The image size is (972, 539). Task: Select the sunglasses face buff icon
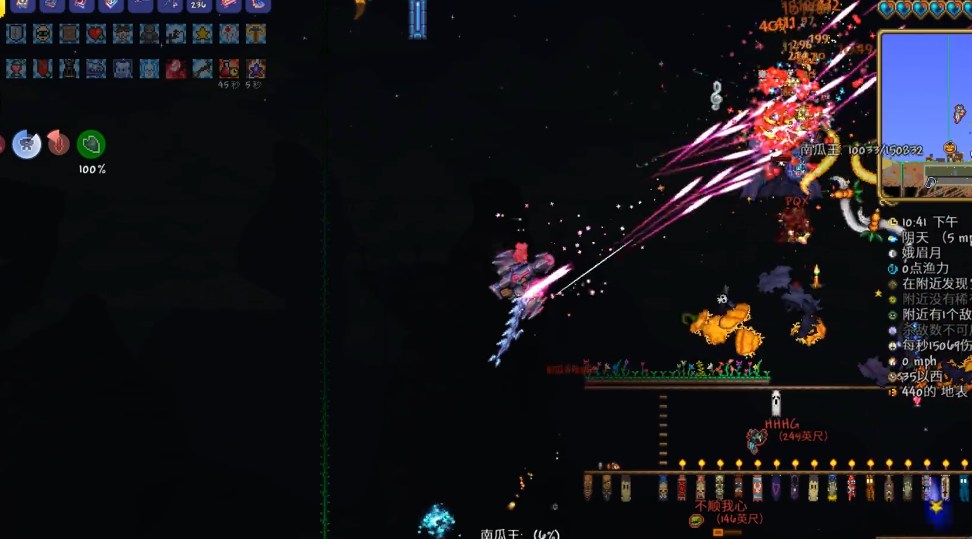click(x=43, y=34)
